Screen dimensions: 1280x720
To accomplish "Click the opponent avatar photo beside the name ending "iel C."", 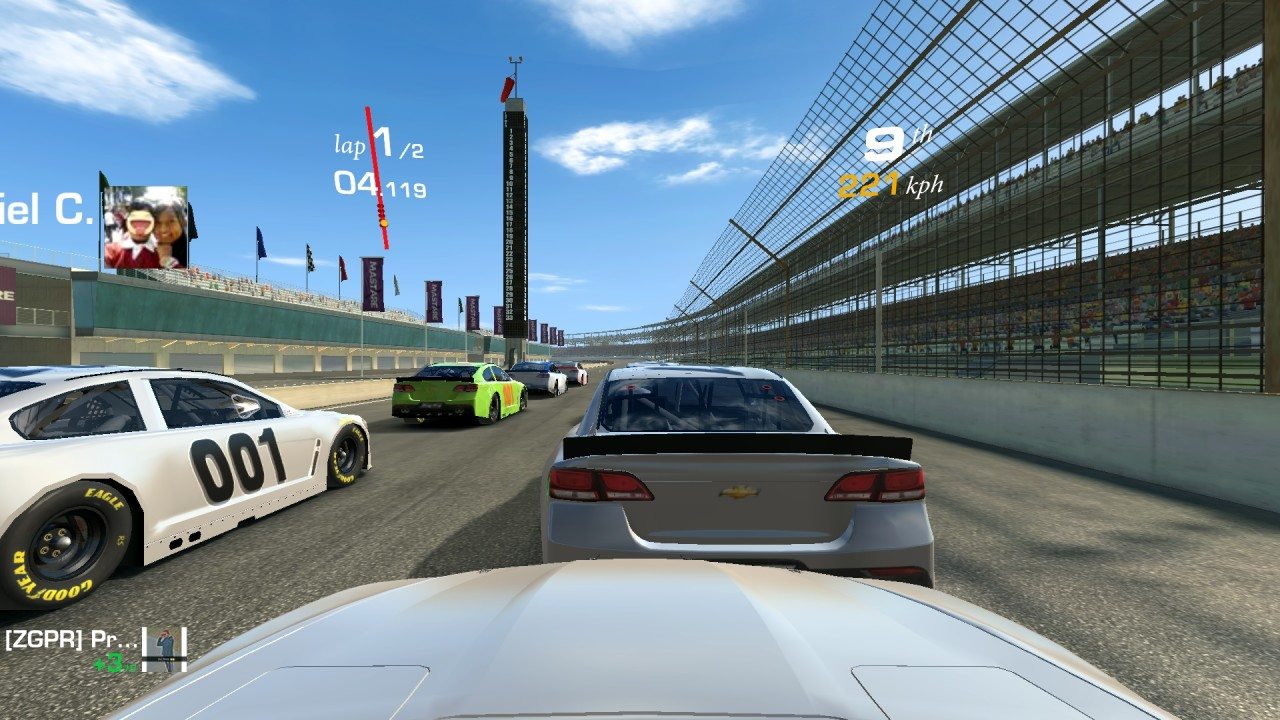I will [145, 228].
